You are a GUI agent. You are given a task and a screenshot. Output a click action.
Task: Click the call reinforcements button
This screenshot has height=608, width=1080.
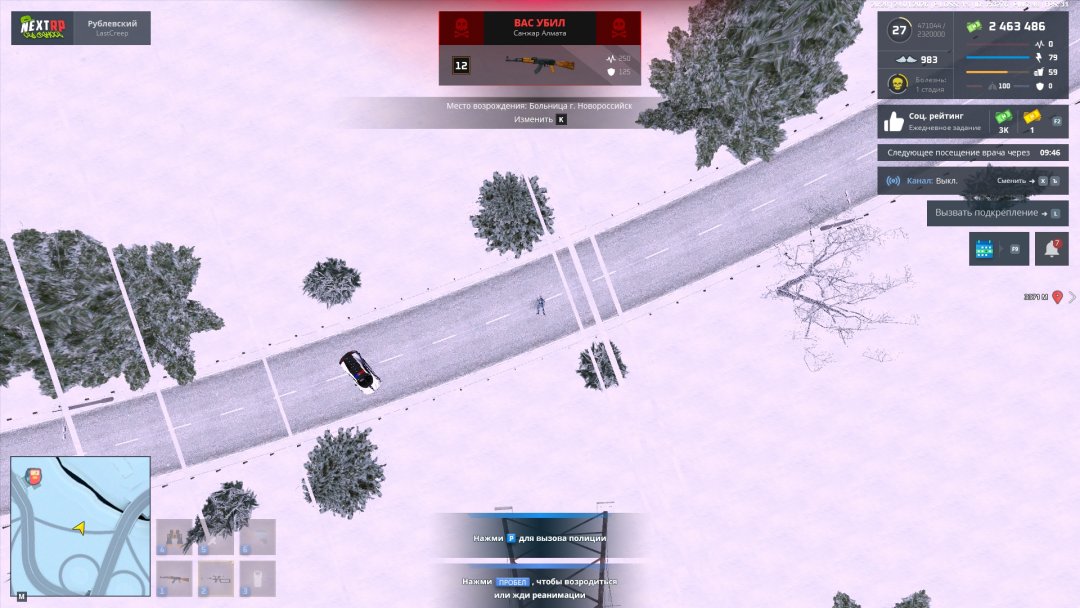pyautogui.click(x=997, y=212)
